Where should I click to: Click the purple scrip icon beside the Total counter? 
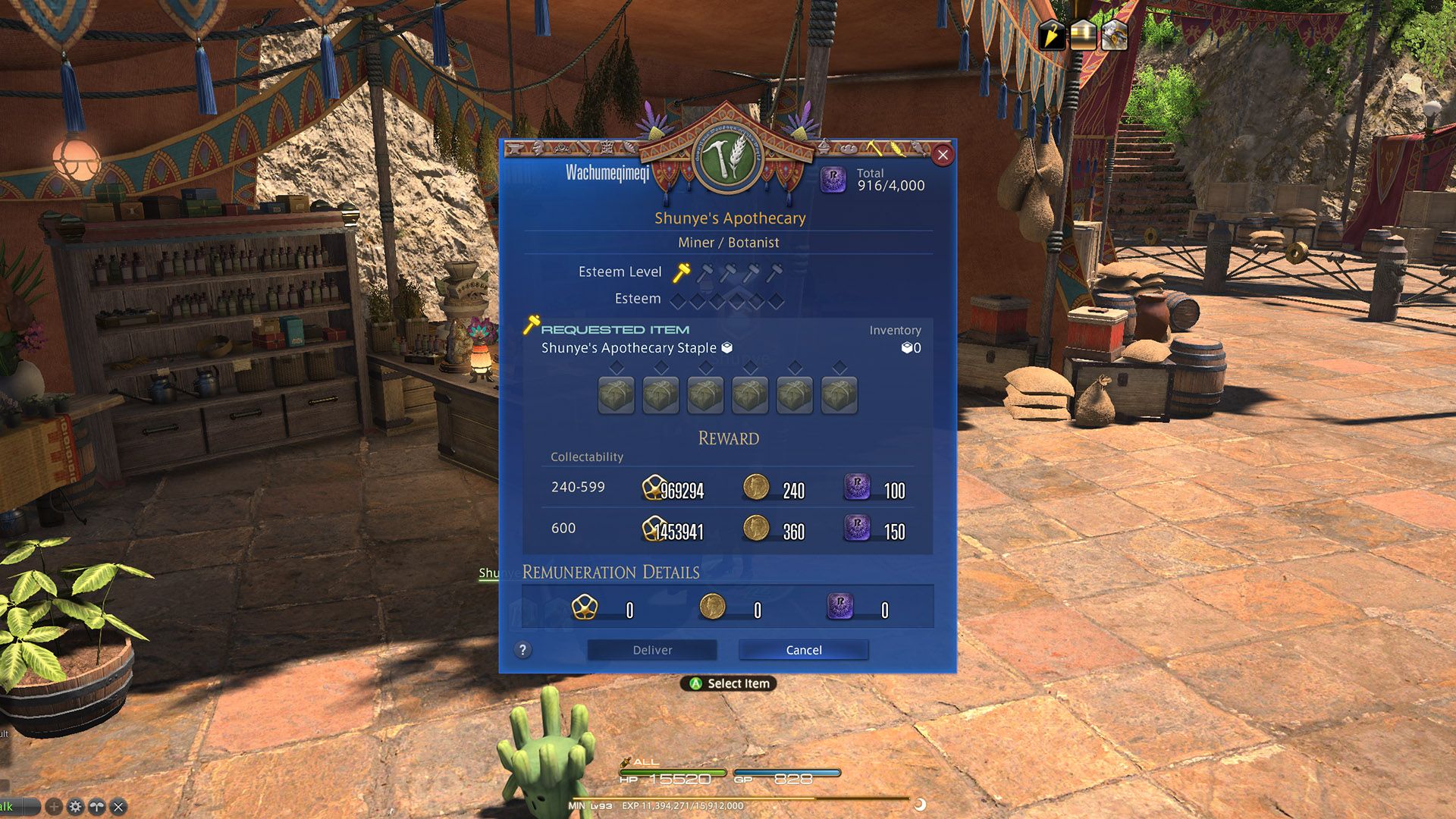[x=833, y=181]
